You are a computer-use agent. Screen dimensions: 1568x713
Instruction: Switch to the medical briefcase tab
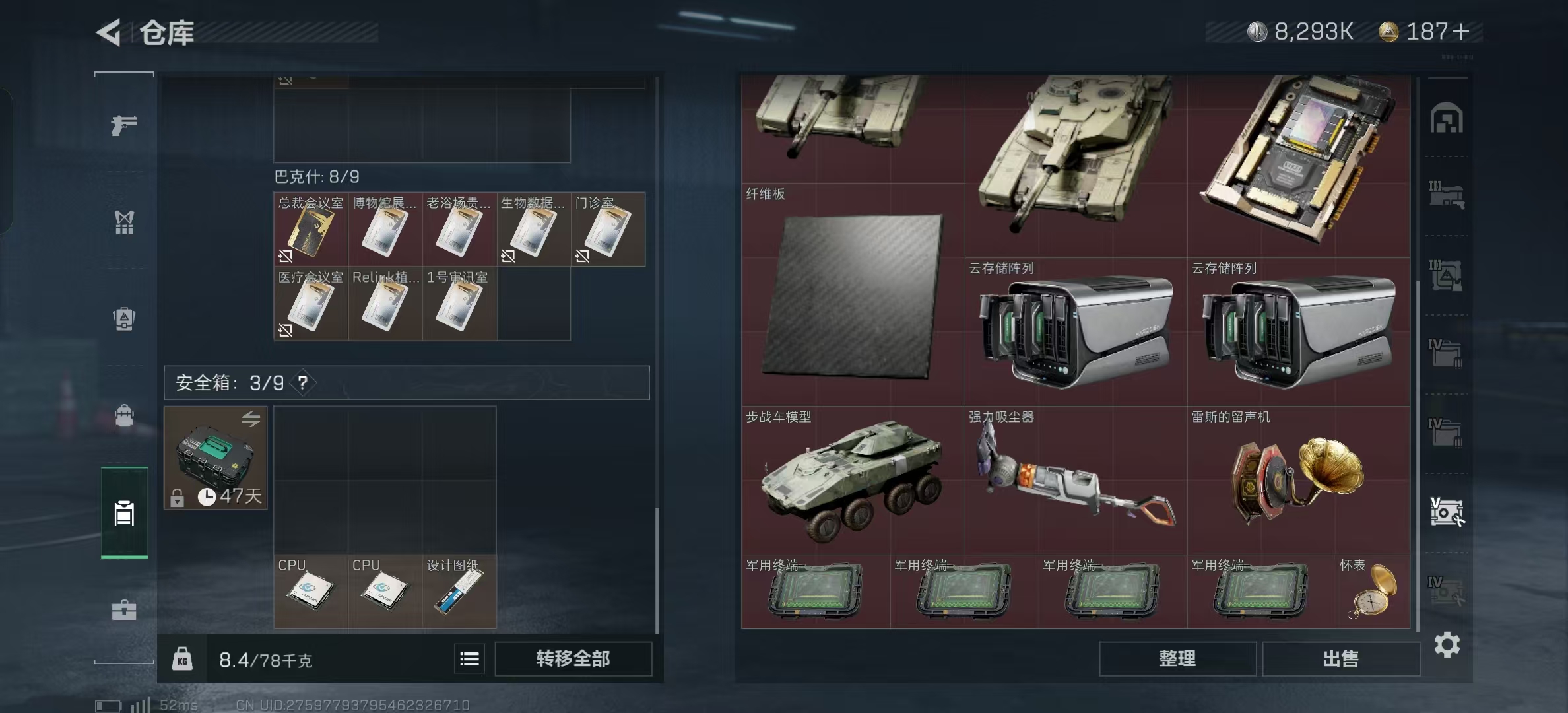(x=124, y=610)
